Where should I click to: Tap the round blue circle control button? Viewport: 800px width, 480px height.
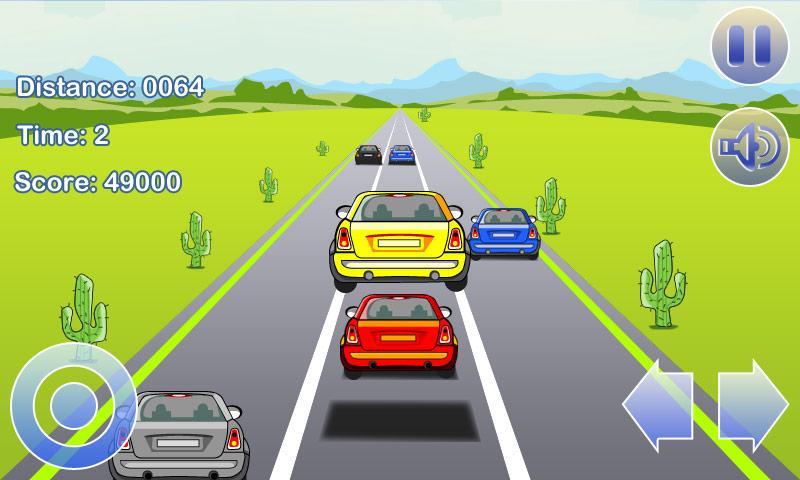(x=66, y=406)
